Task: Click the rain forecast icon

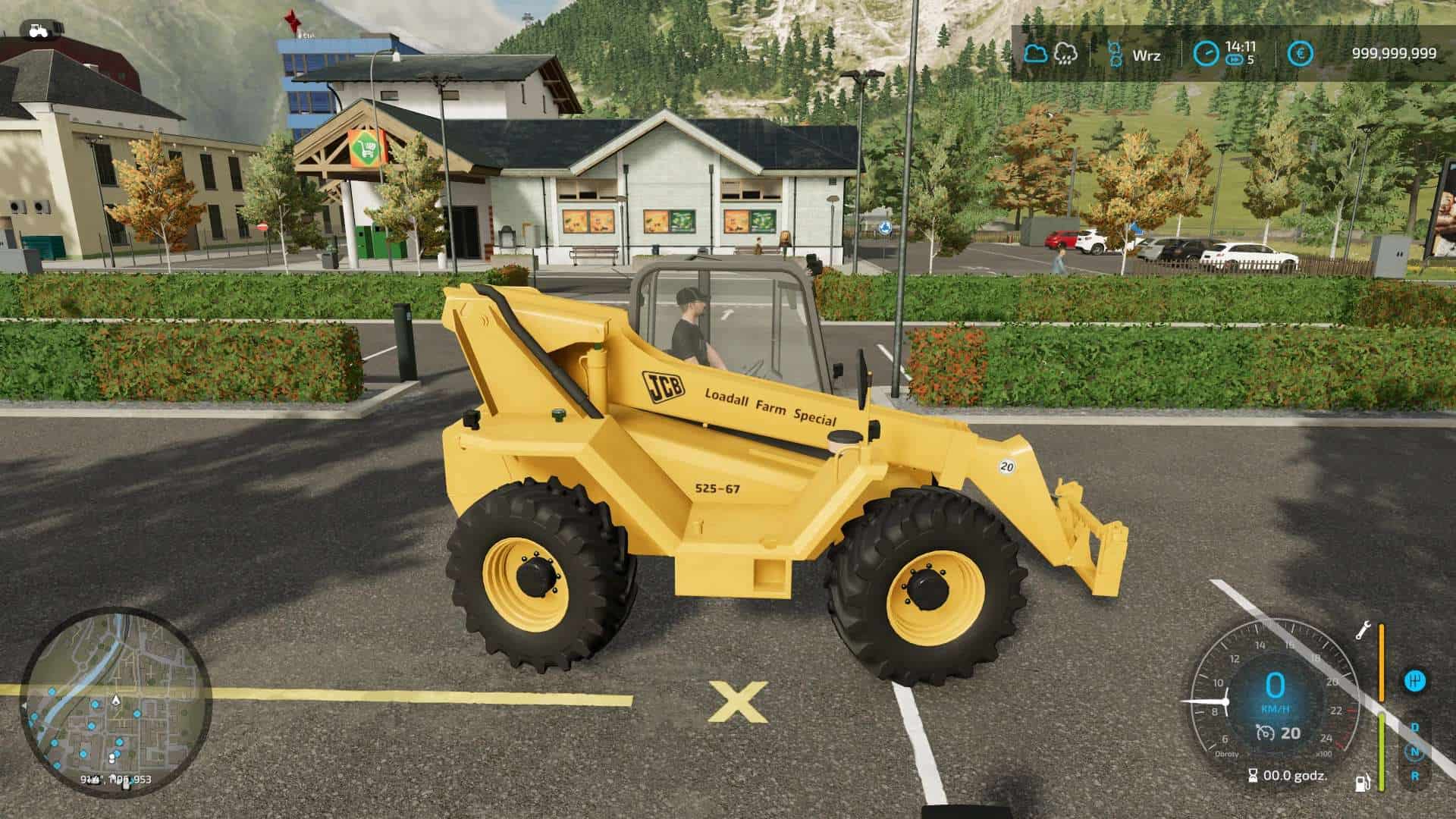Action: point(1065,54)
